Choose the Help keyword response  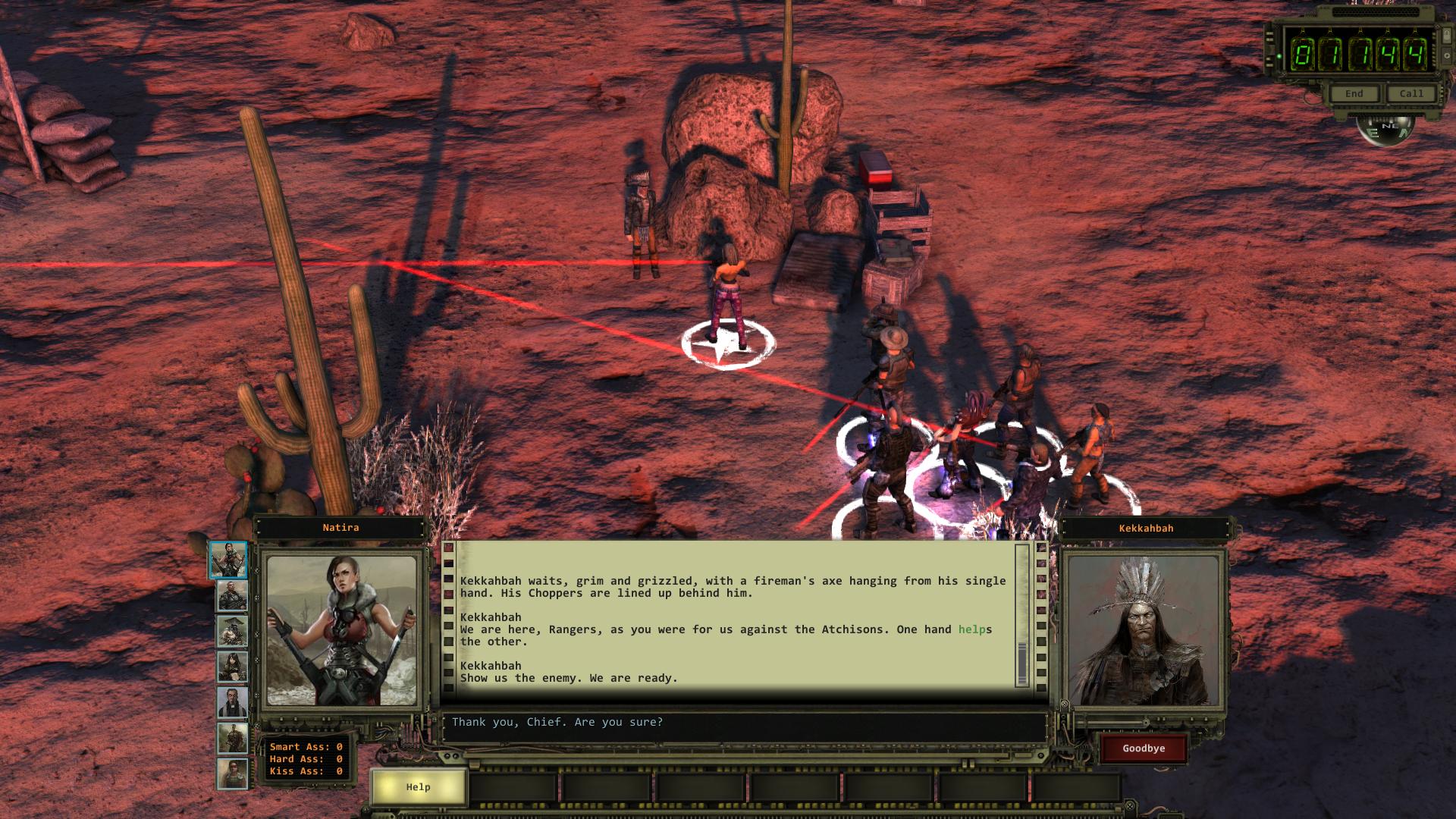[418, 787]
